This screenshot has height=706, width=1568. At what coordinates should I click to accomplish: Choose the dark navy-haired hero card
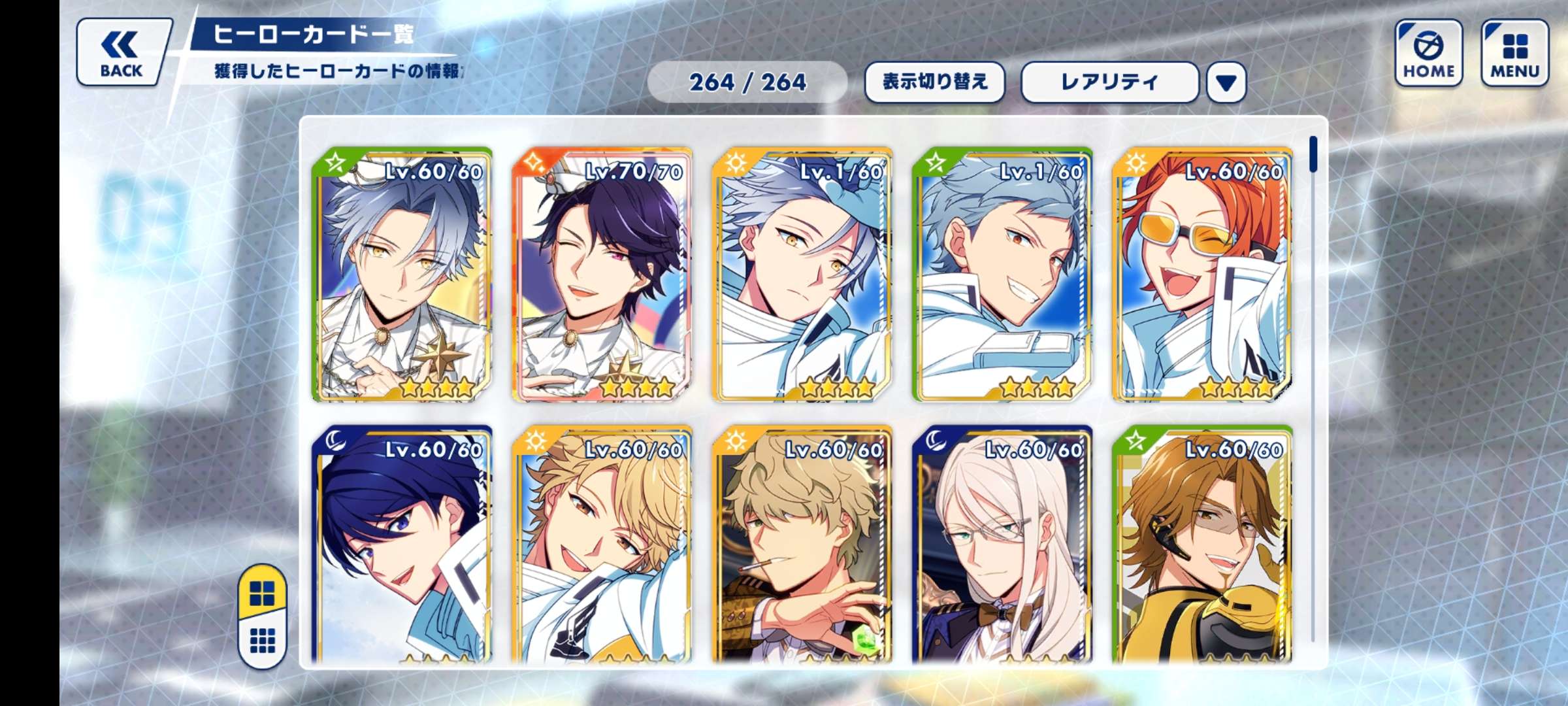(x=402, y=546)
